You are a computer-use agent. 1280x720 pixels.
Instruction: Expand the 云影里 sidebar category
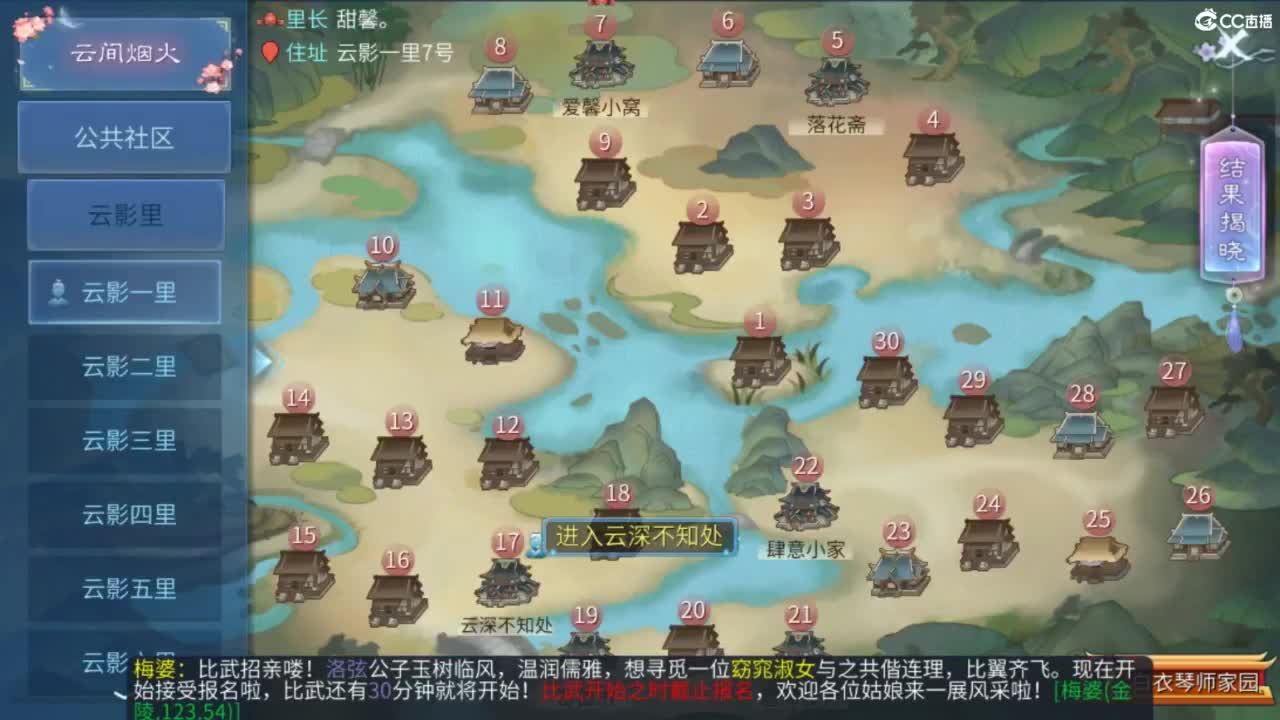click(124, 215)
